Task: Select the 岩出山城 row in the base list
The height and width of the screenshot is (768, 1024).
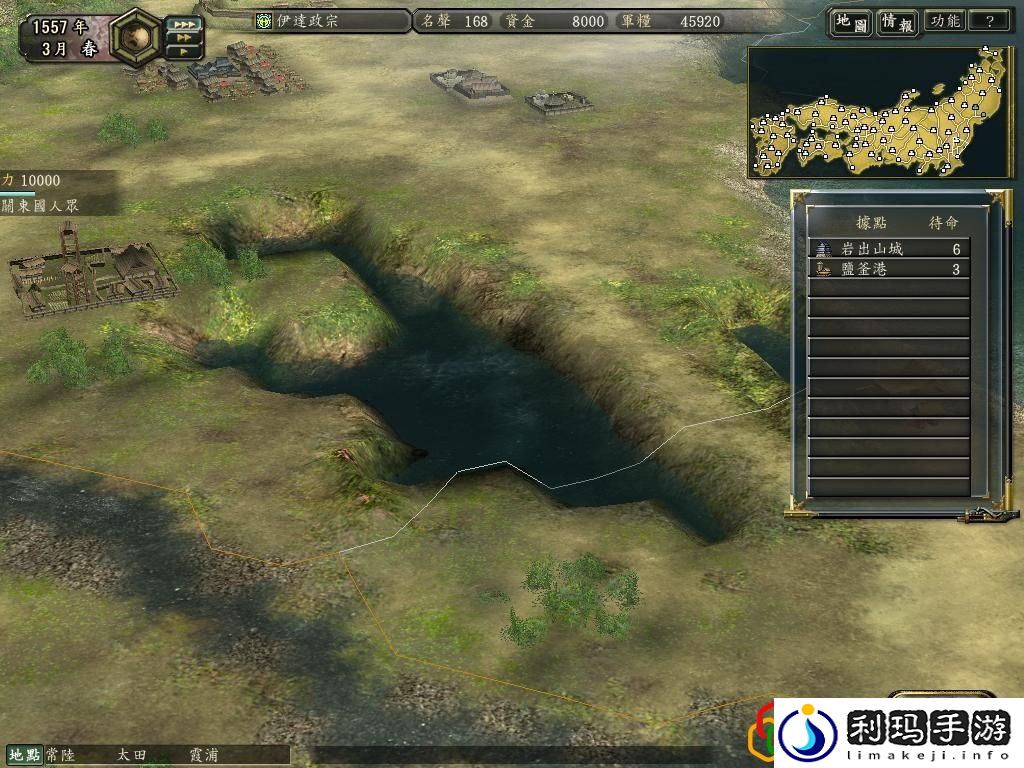Action: (x=888, y=249)
